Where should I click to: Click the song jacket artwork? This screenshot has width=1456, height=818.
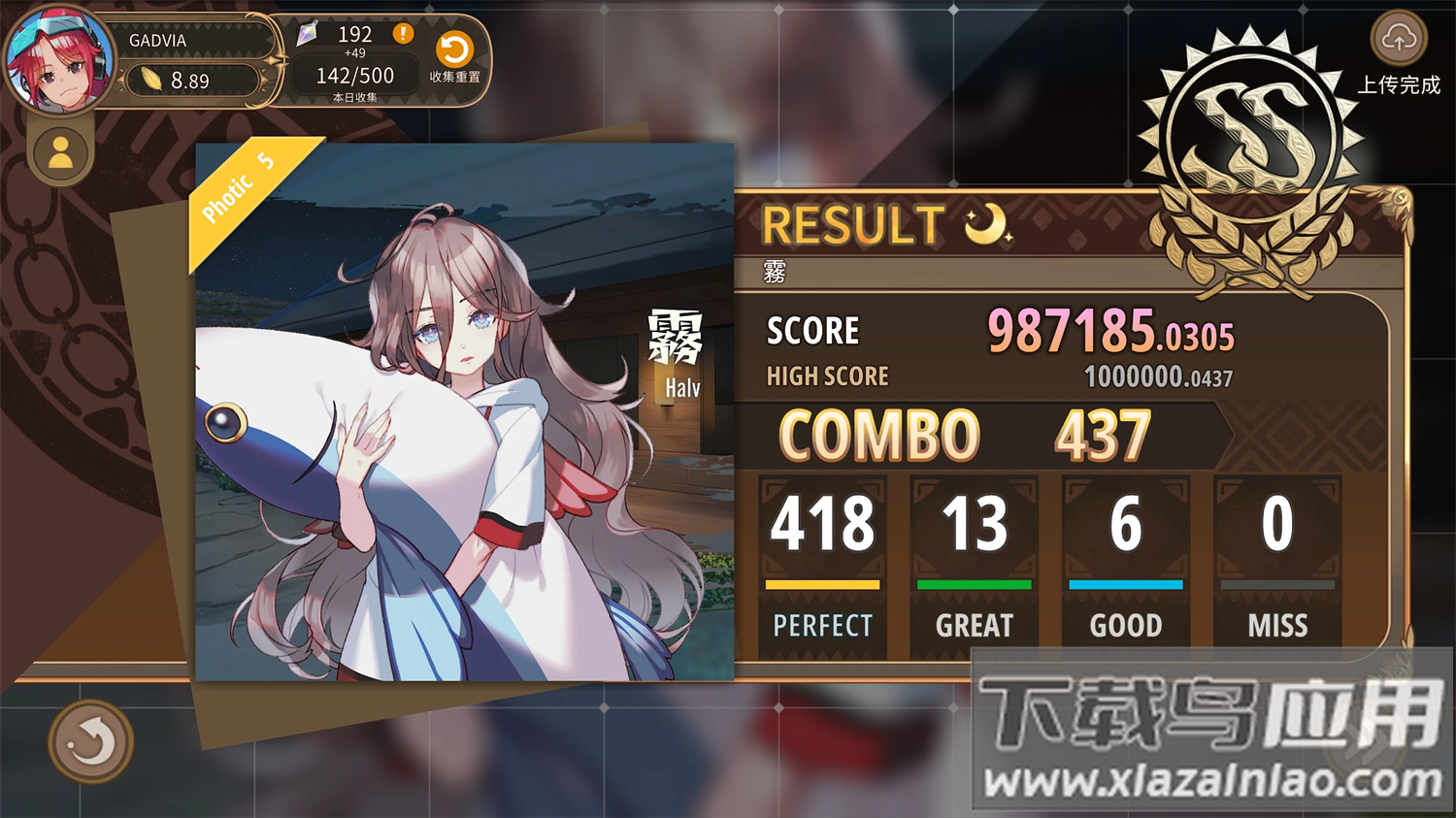click(464, 411)
